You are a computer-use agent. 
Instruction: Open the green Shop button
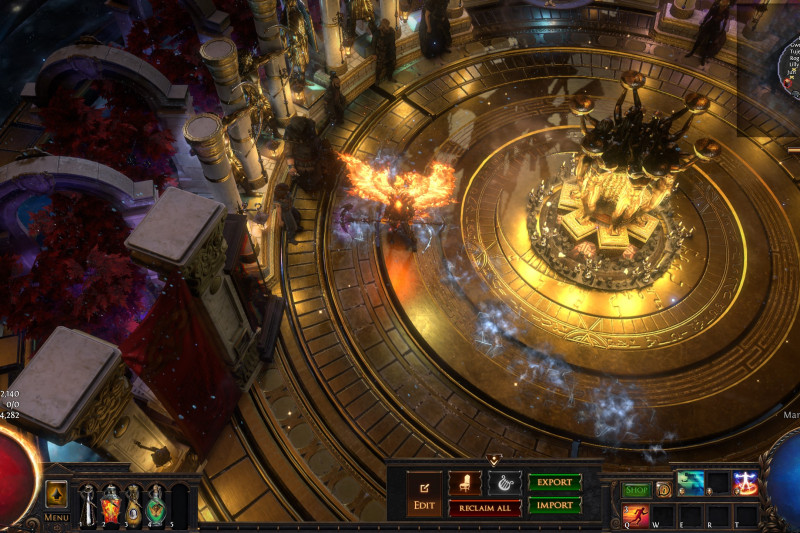point(637,490)
